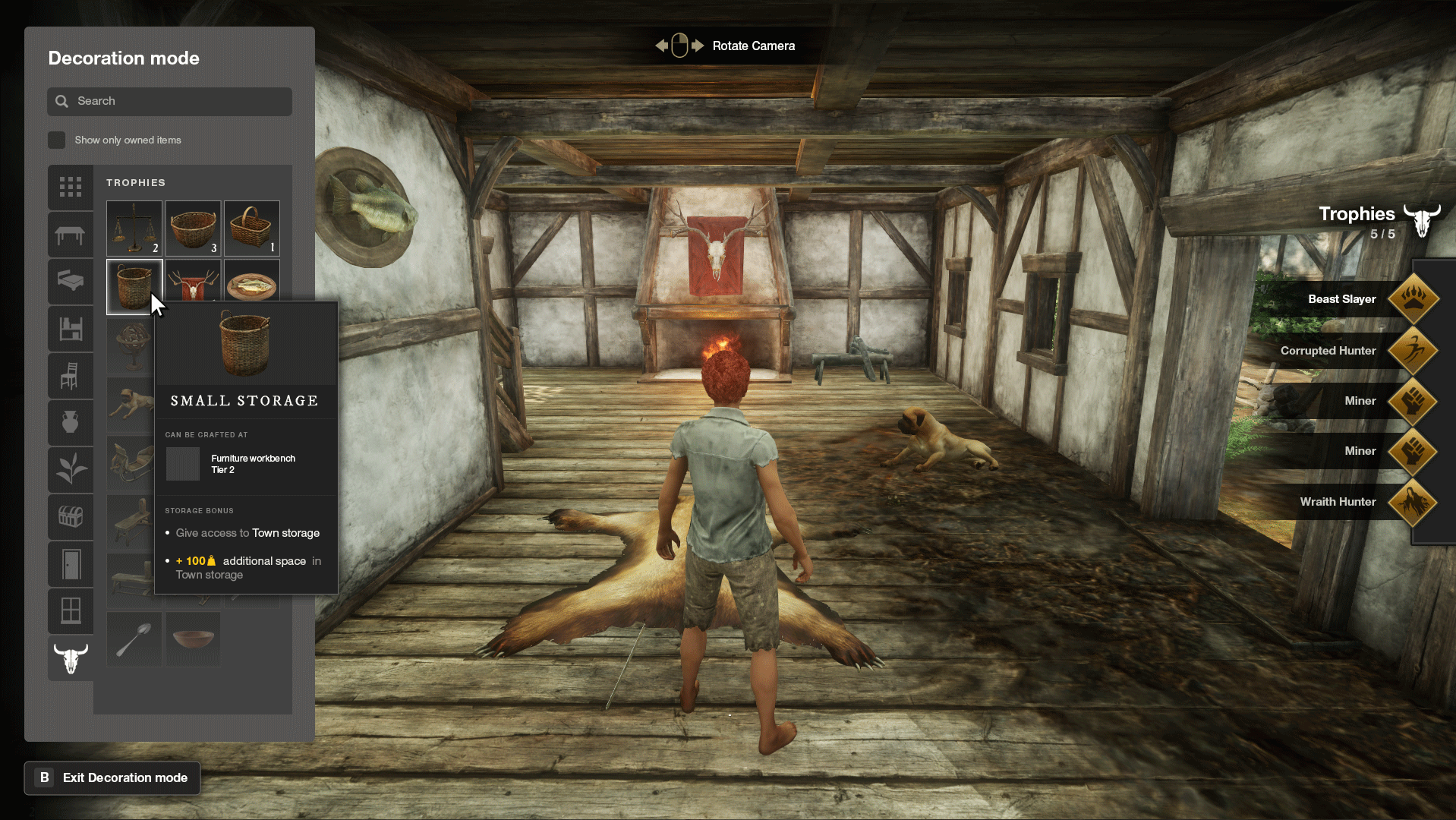Open the all-items grid category tab
1456x820 pixels.
coord(71,187)
